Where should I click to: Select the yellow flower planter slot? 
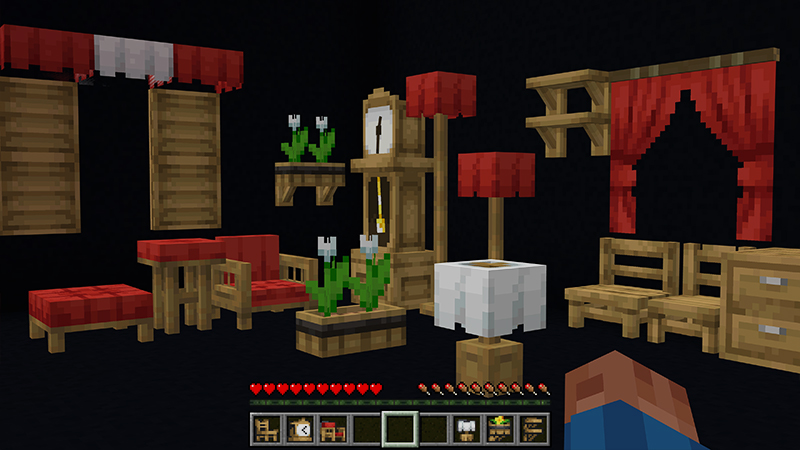point(499,429)
